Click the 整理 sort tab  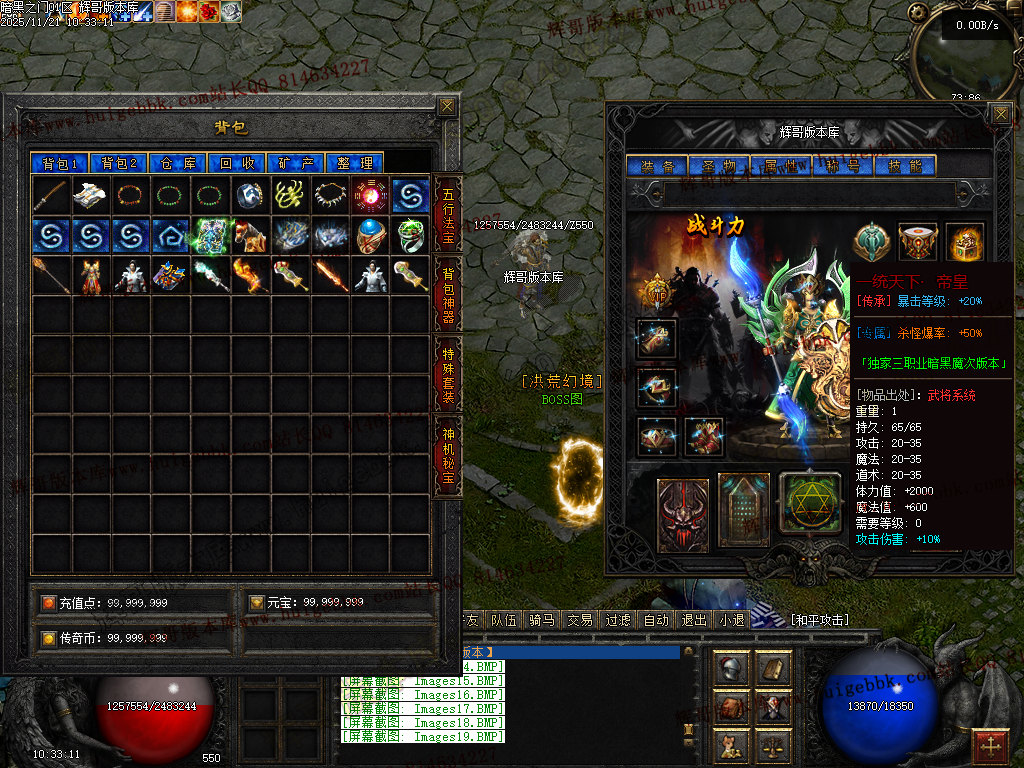tap(355, 163)
